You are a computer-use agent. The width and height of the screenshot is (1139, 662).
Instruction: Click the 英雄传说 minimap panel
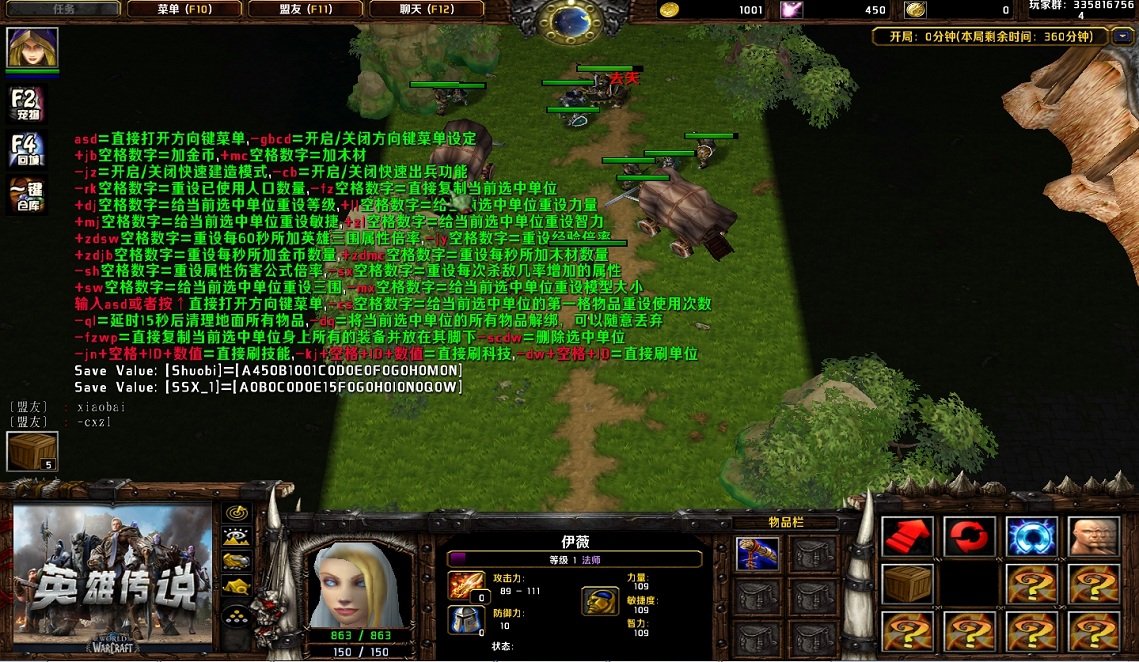pos(113,577)
